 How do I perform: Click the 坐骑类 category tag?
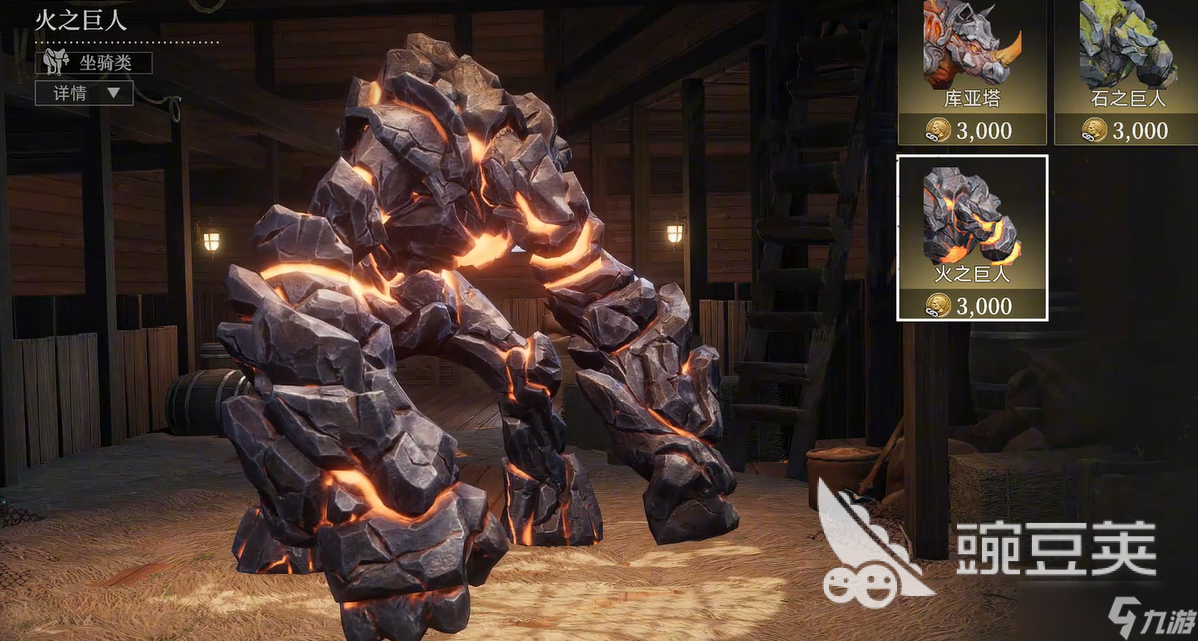coord(94,63)
